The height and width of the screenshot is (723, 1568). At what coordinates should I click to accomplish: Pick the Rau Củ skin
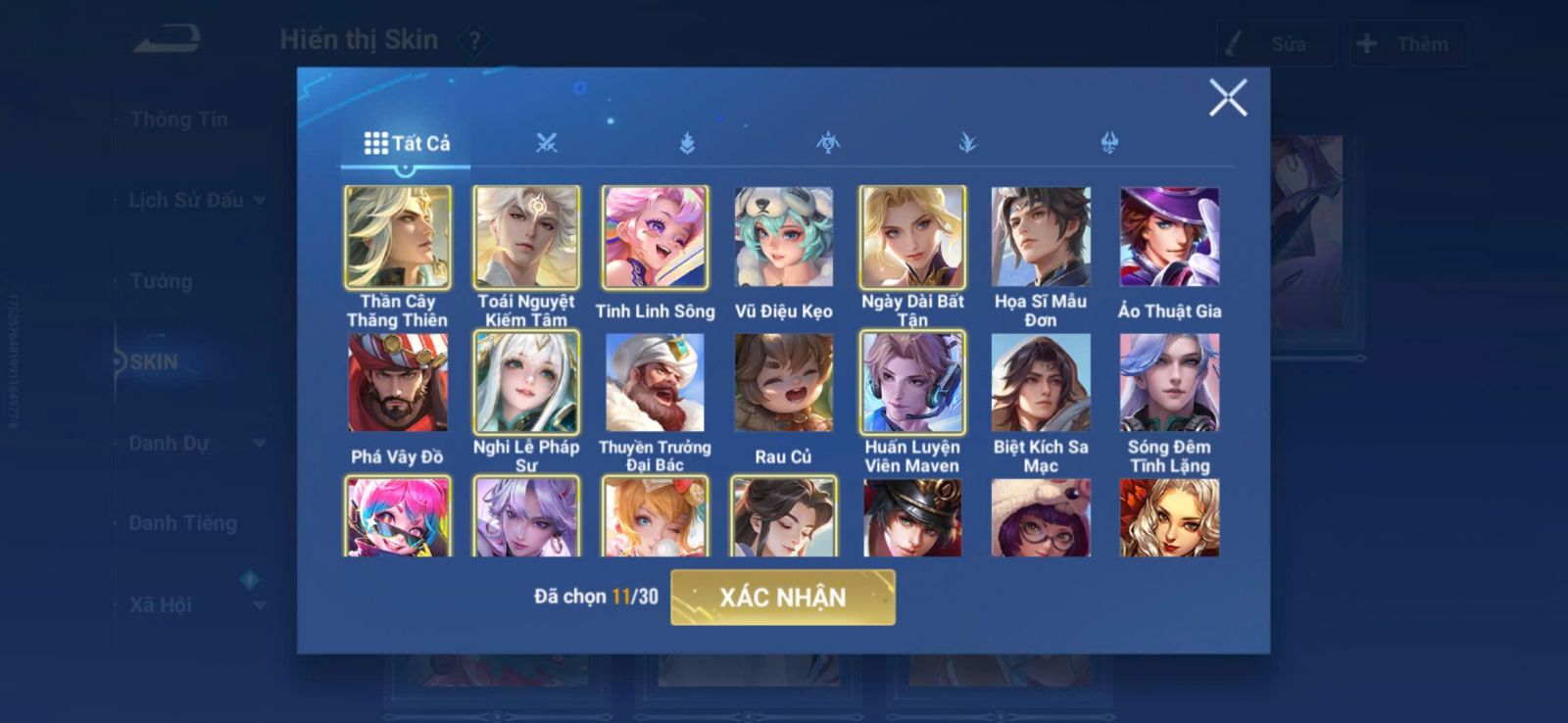click(783, 383)
